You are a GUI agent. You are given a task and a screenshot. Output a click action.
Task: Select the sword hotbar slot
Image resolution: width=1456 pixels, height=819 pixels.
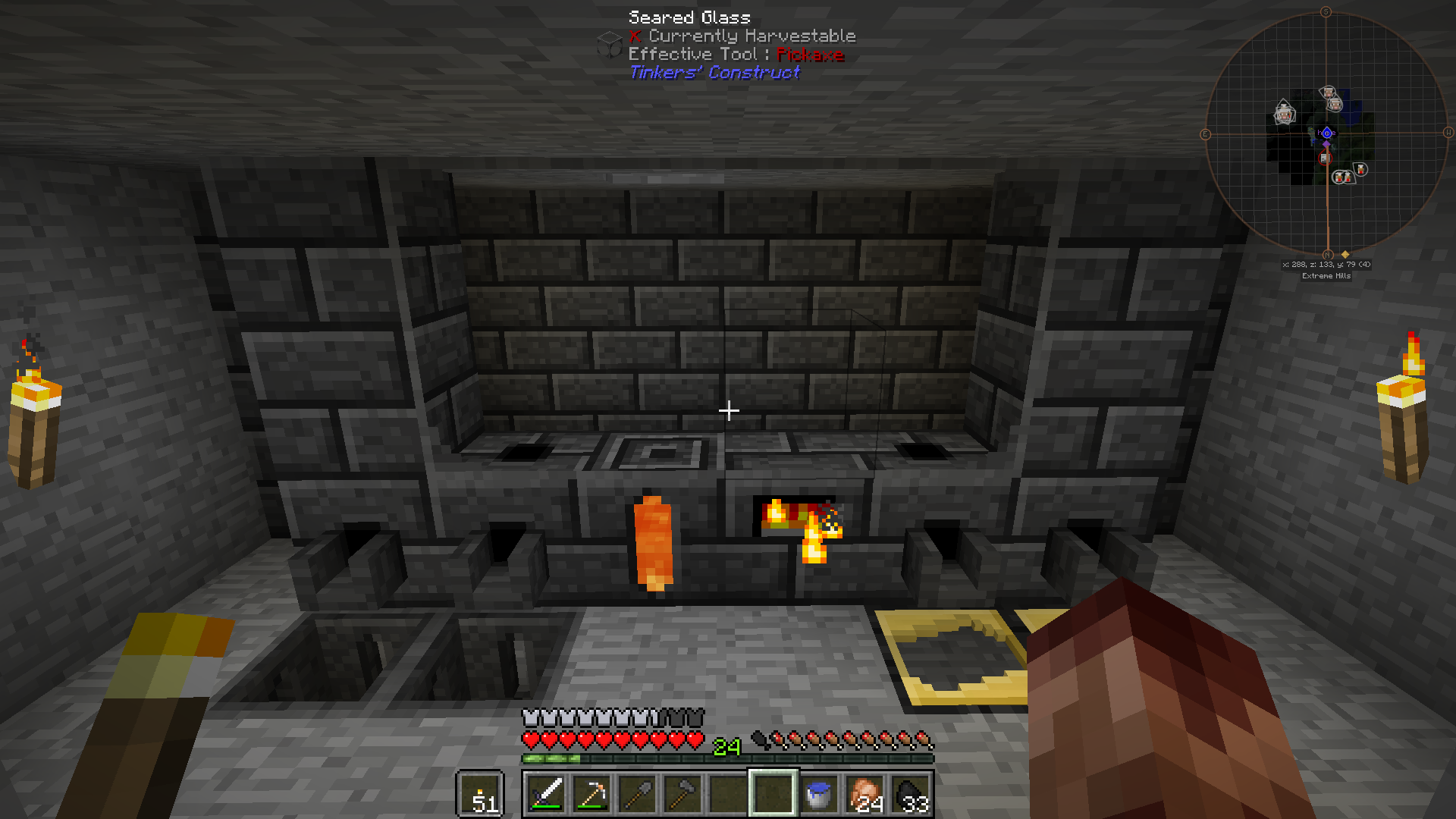coord(546,794)
